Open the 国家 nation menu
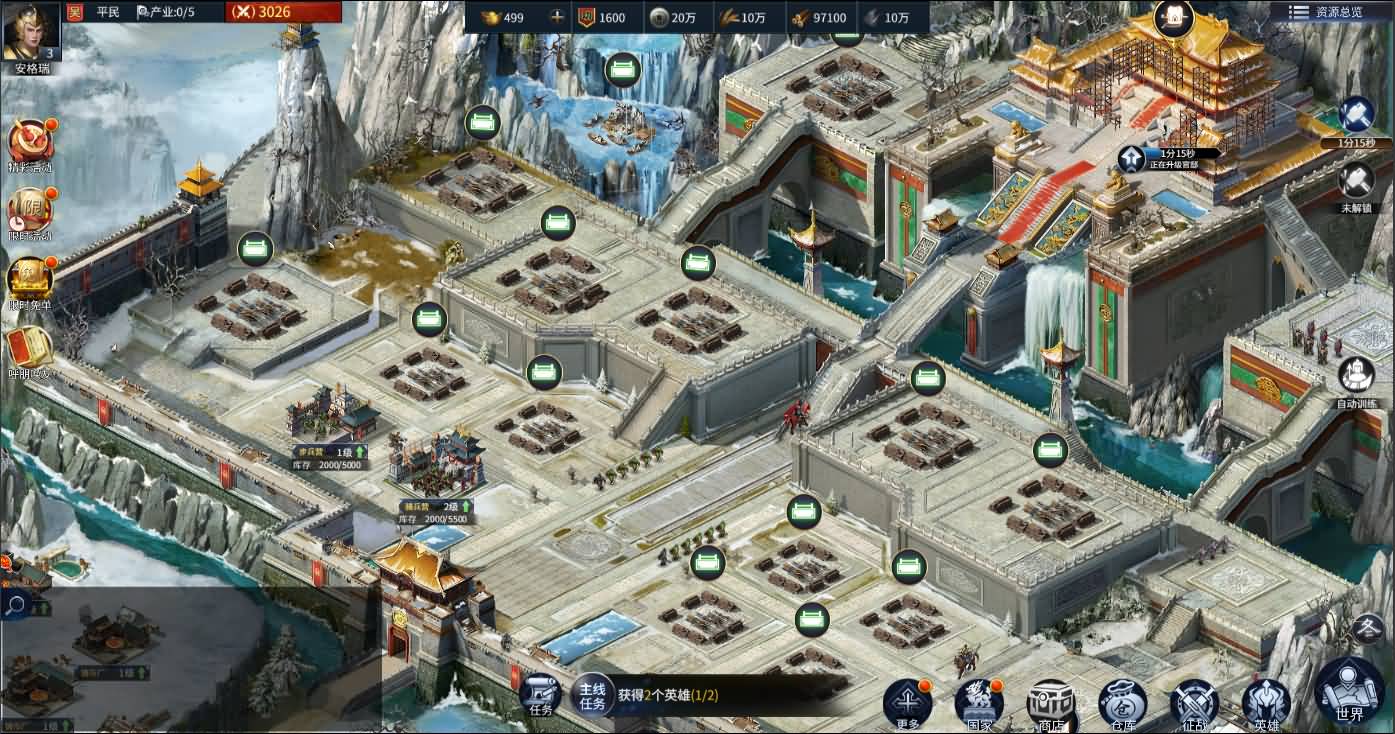1395x734 pixels. pos(979,702)
